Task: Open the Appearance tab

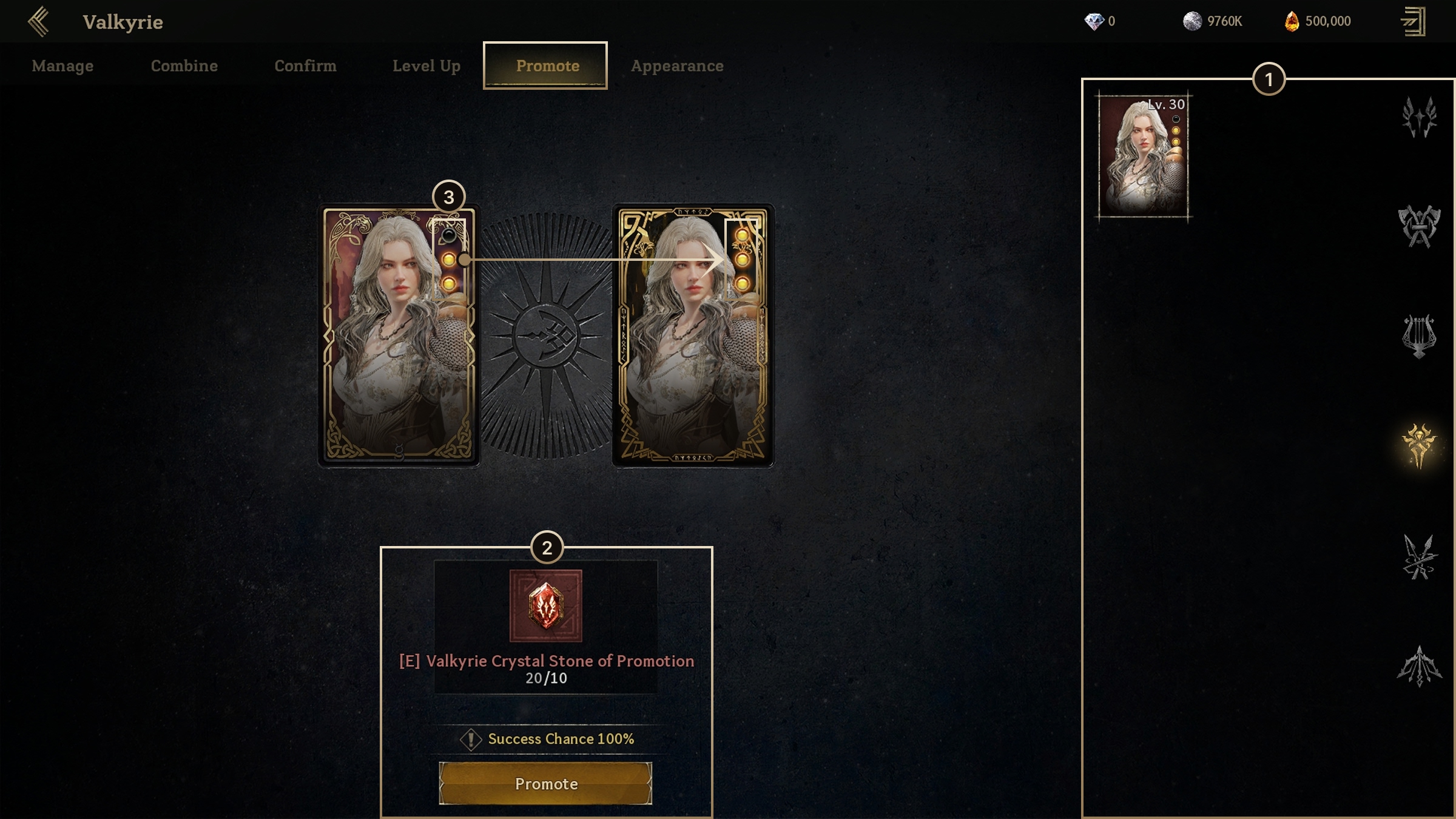Action: tap(677, 66)
